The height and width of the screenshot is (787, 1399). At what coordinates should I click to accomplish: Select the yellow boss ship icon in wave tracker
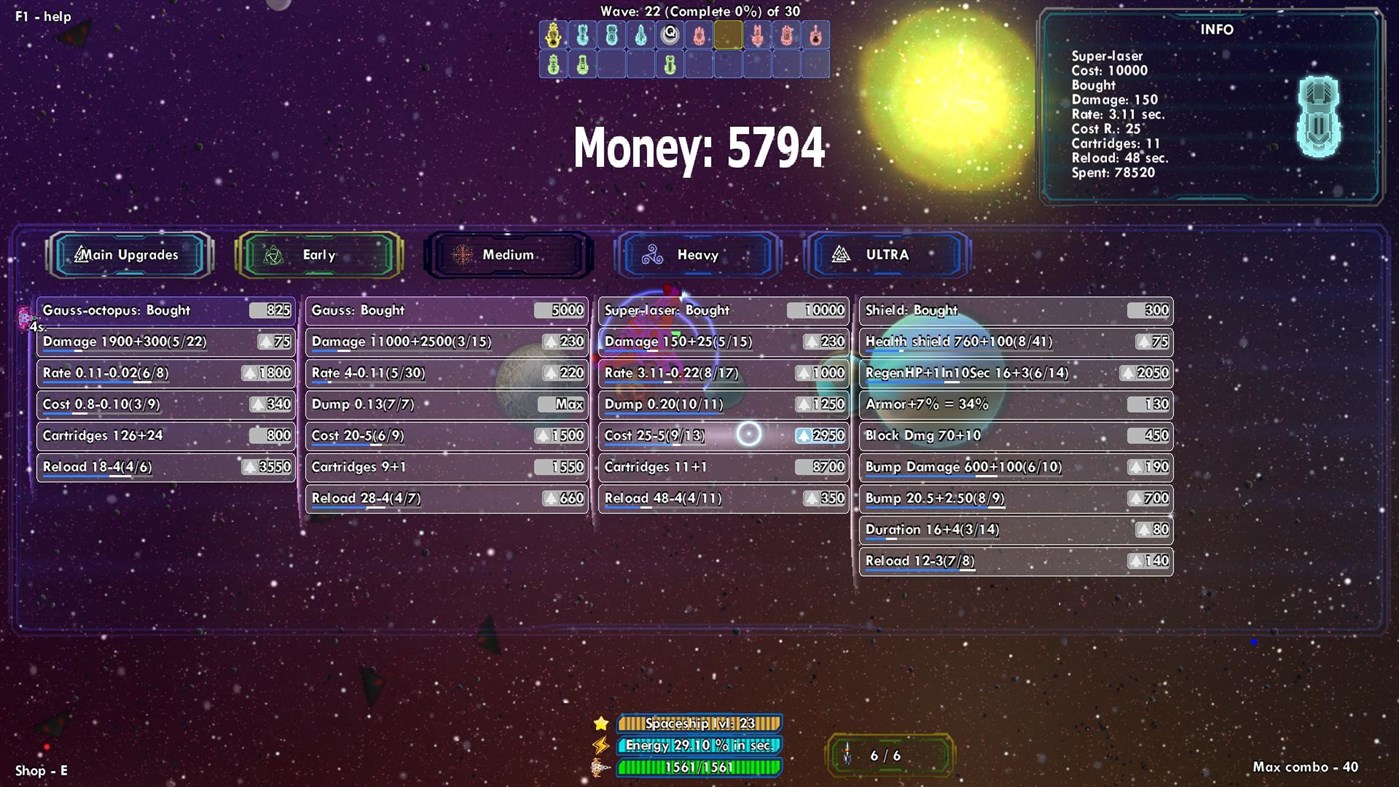pos(553,33)
